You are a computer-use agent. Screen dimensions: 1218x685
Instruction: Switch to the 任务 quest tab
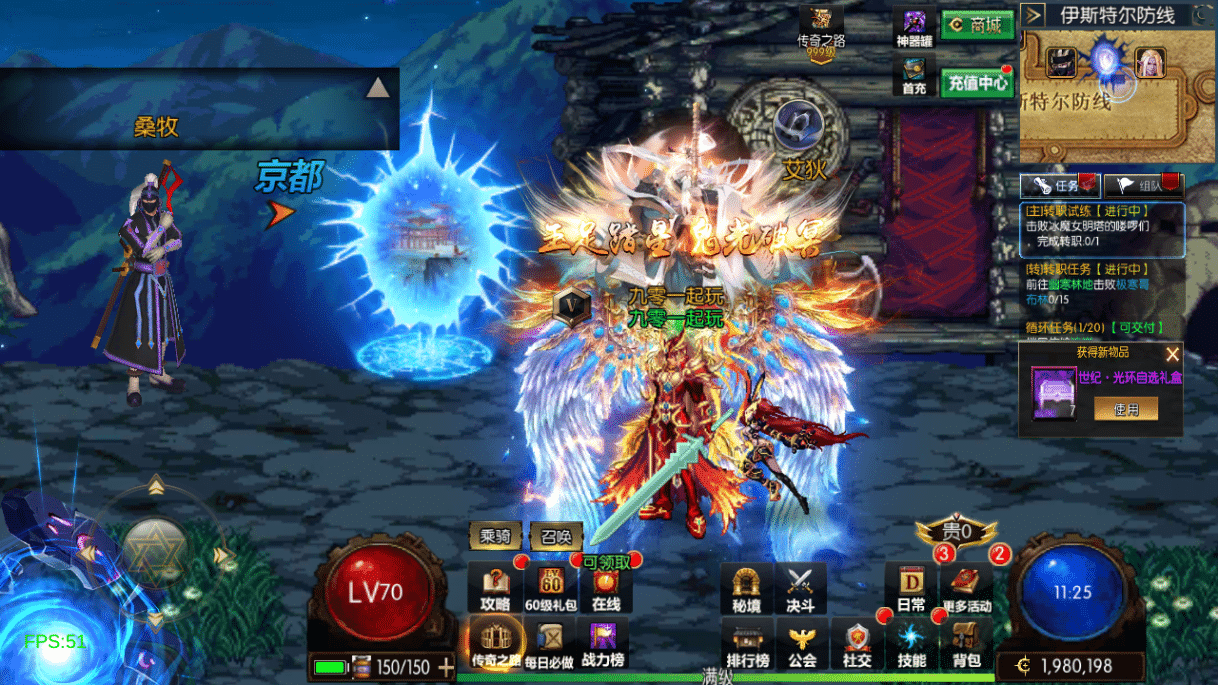(1060, 185)
